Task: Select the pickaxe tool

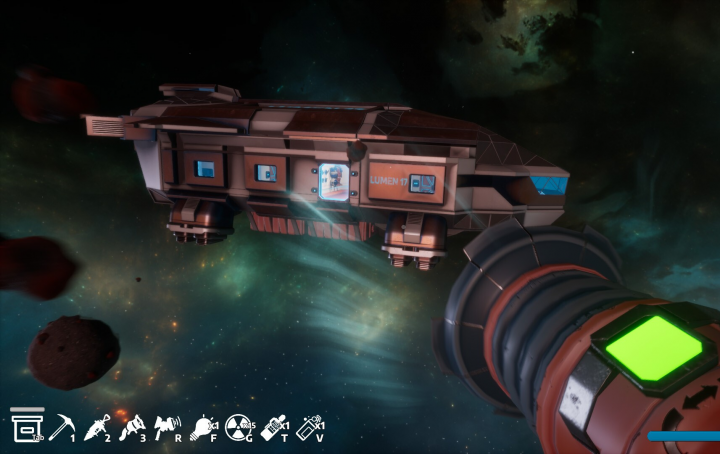Action: coord(62,427)
